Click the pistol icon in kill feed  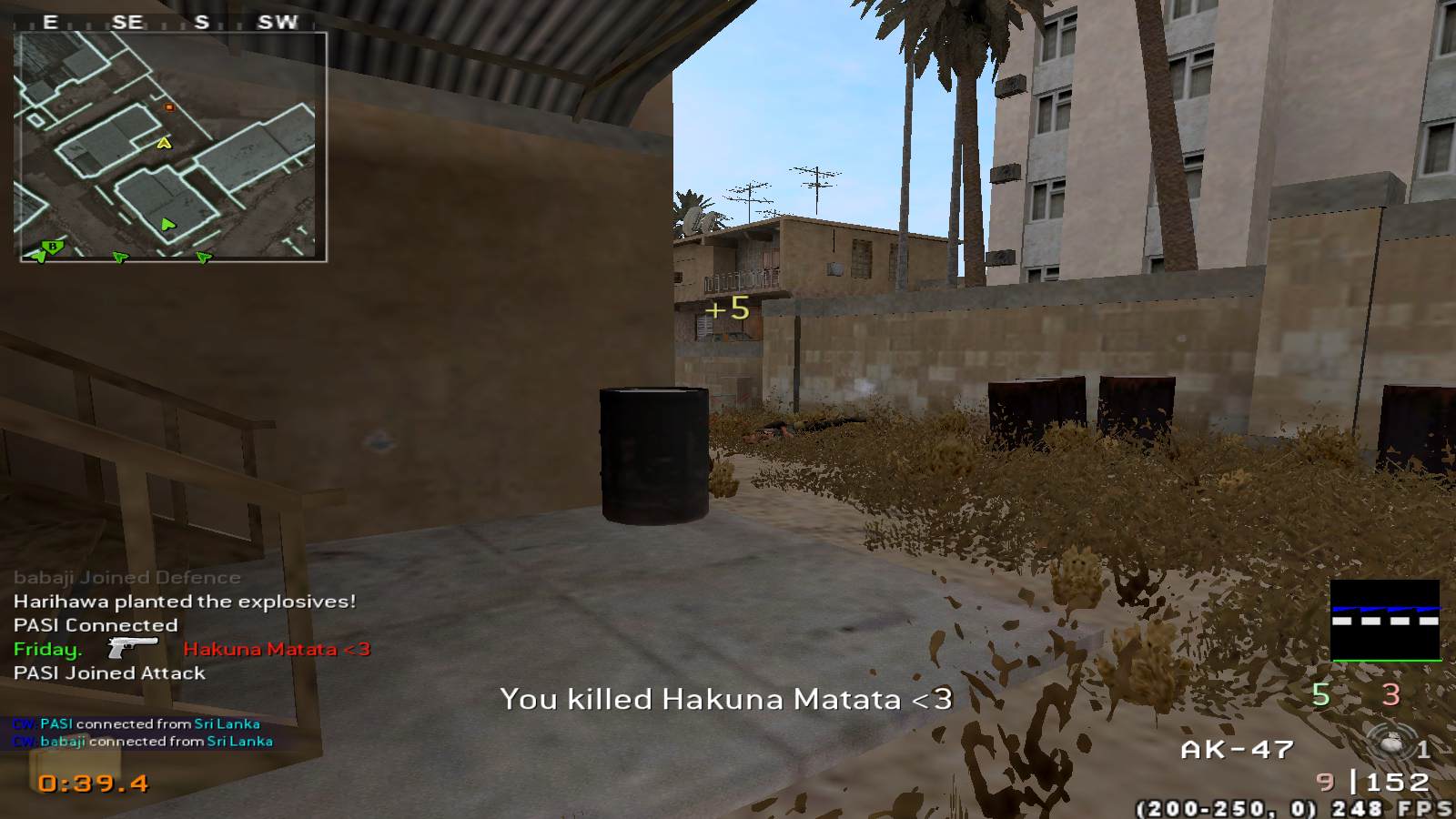point(132,647)
